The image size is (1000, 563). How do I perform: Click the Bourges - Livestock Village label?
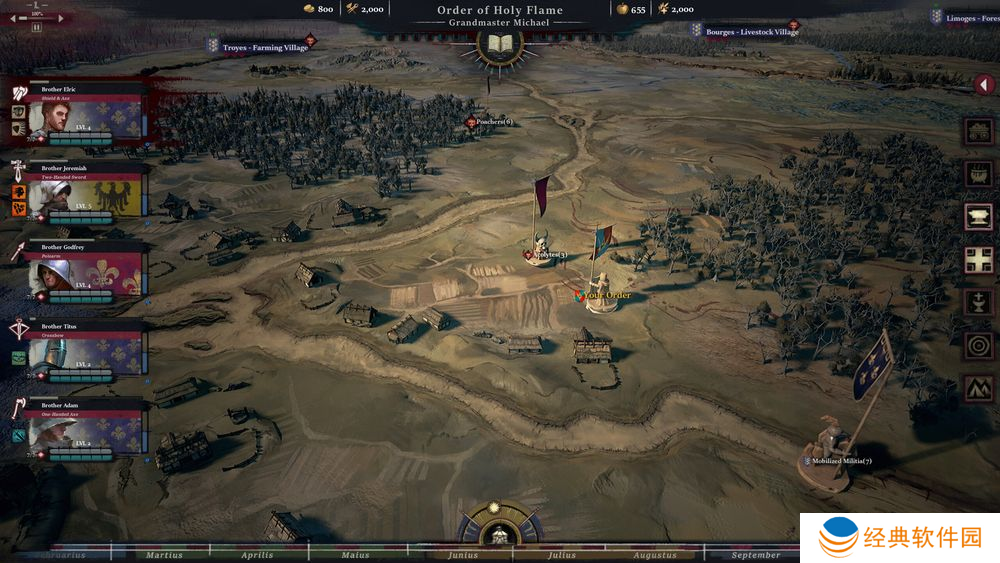(x=751, y=32)
